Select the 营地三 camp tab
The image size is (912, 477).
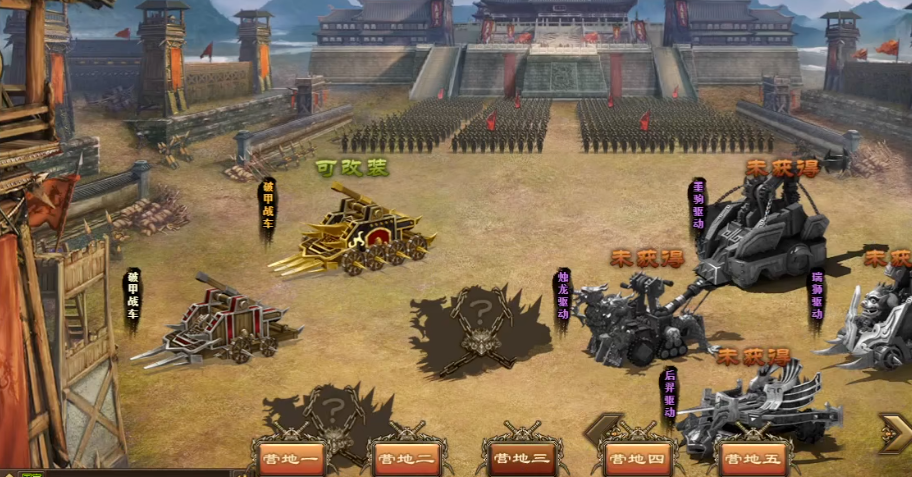point(521,460)
